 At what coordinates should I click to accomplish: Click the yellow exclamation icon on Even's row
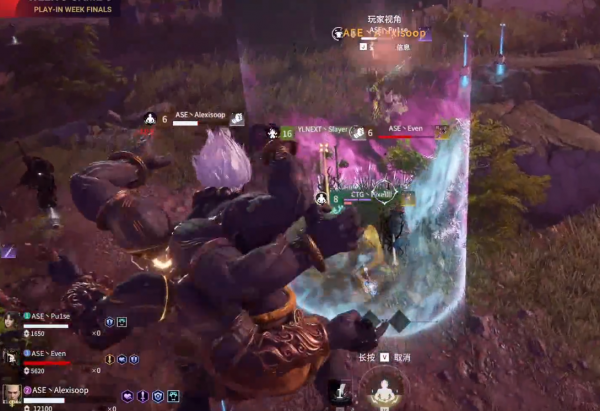[109, 358]
